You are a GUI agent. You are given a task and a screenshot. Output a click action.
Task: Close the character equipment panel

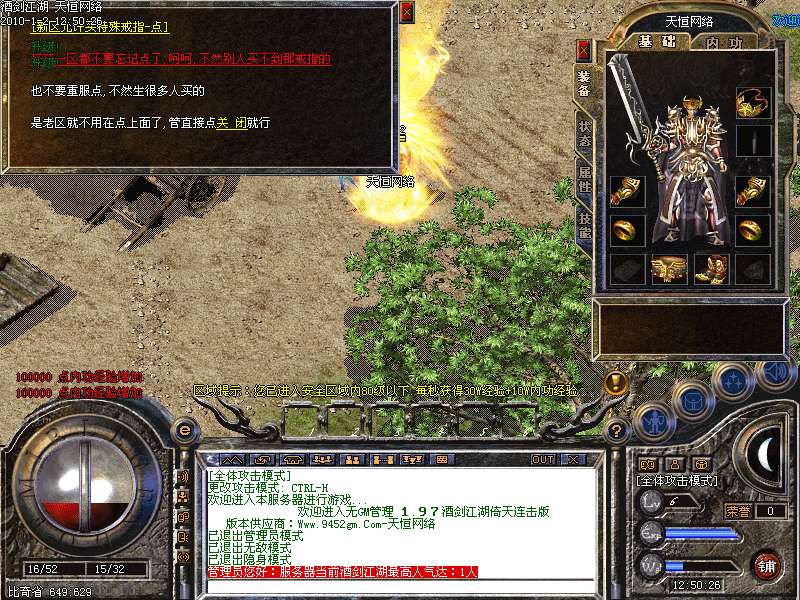point(584,50)
